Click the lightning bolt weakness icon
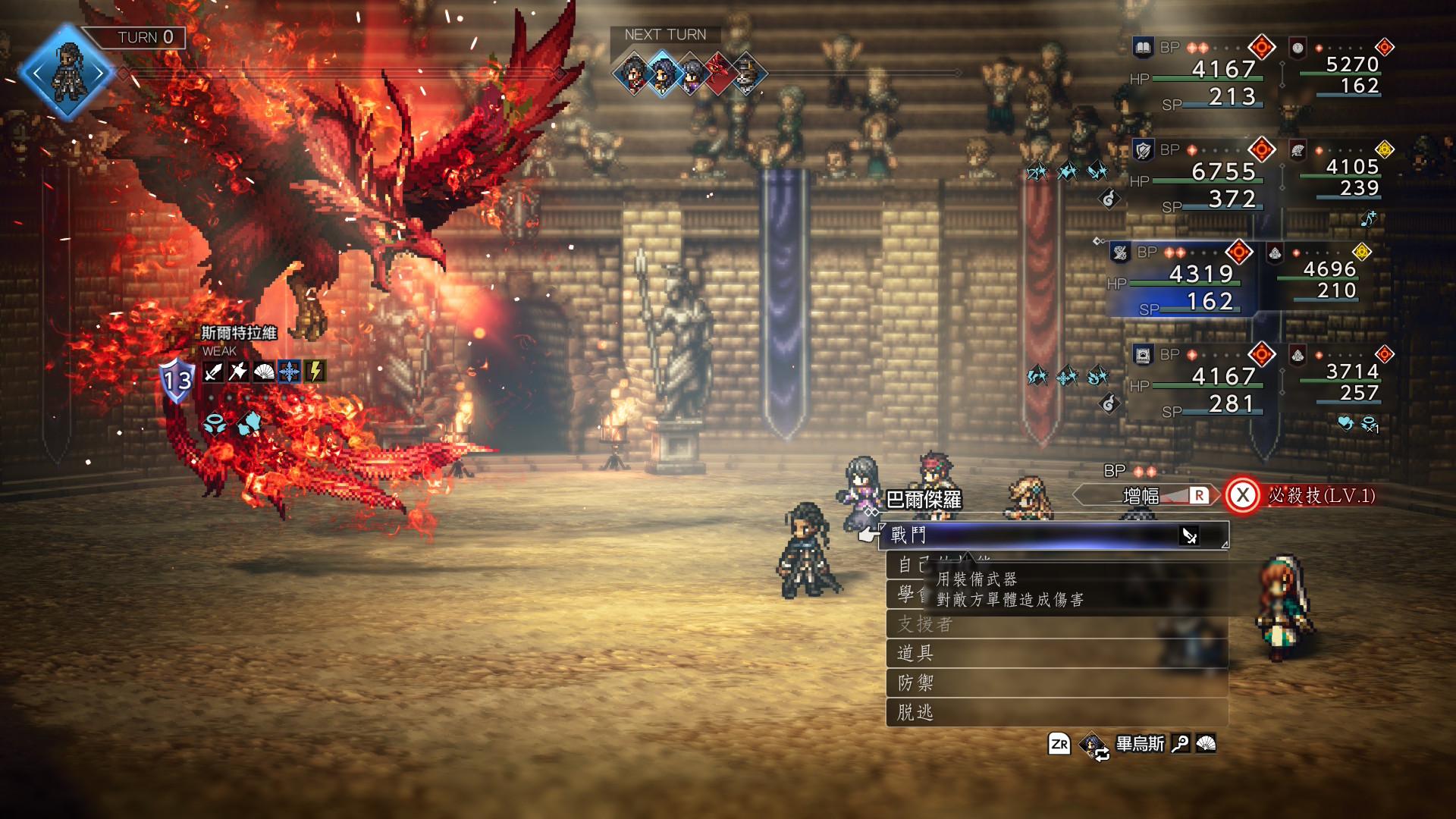The width and height of the screenshot is (1456, 819). (315, 372)
